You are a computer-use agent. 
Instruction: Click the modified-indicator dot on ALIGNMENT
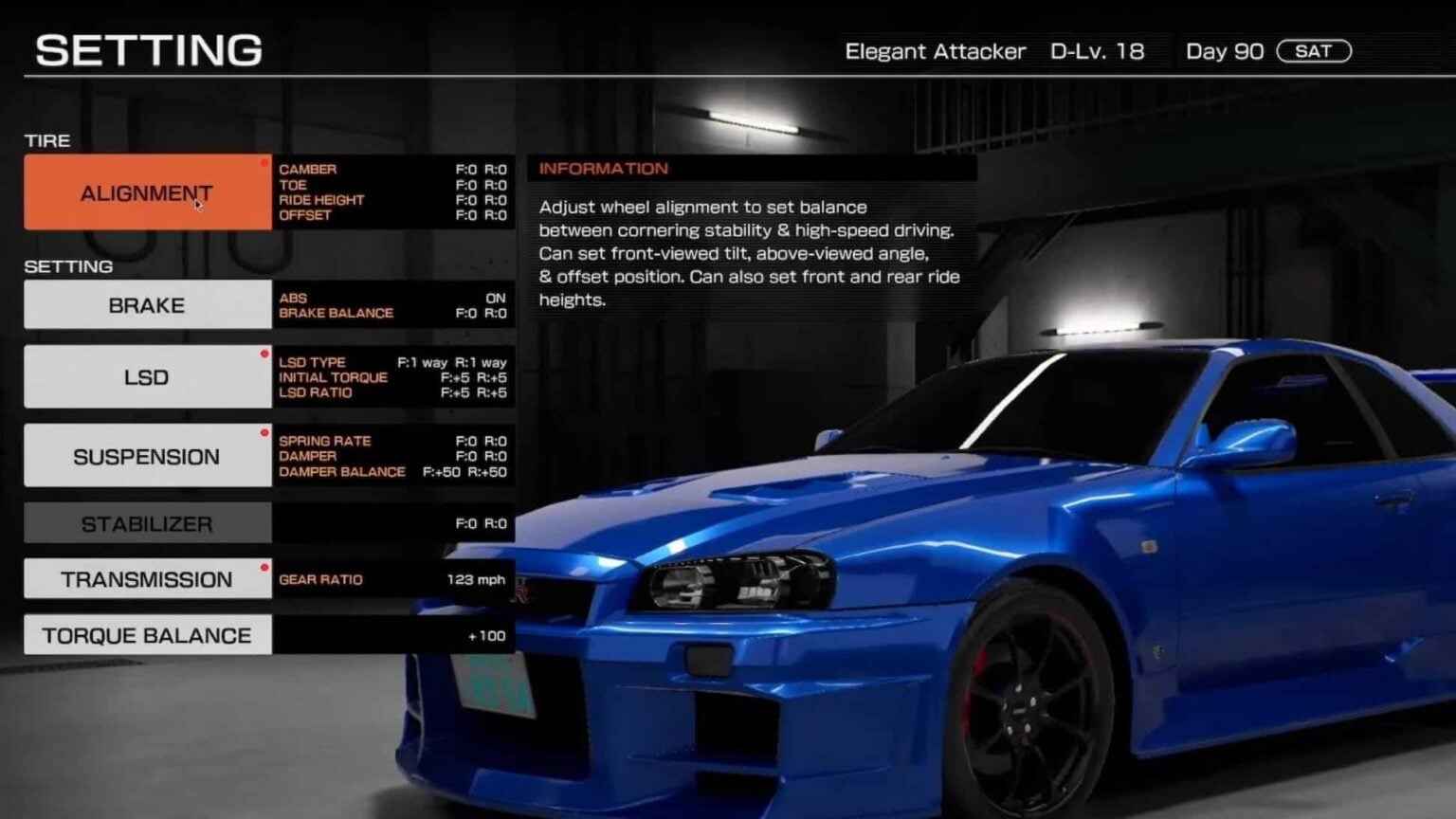(x=265, y=162)
